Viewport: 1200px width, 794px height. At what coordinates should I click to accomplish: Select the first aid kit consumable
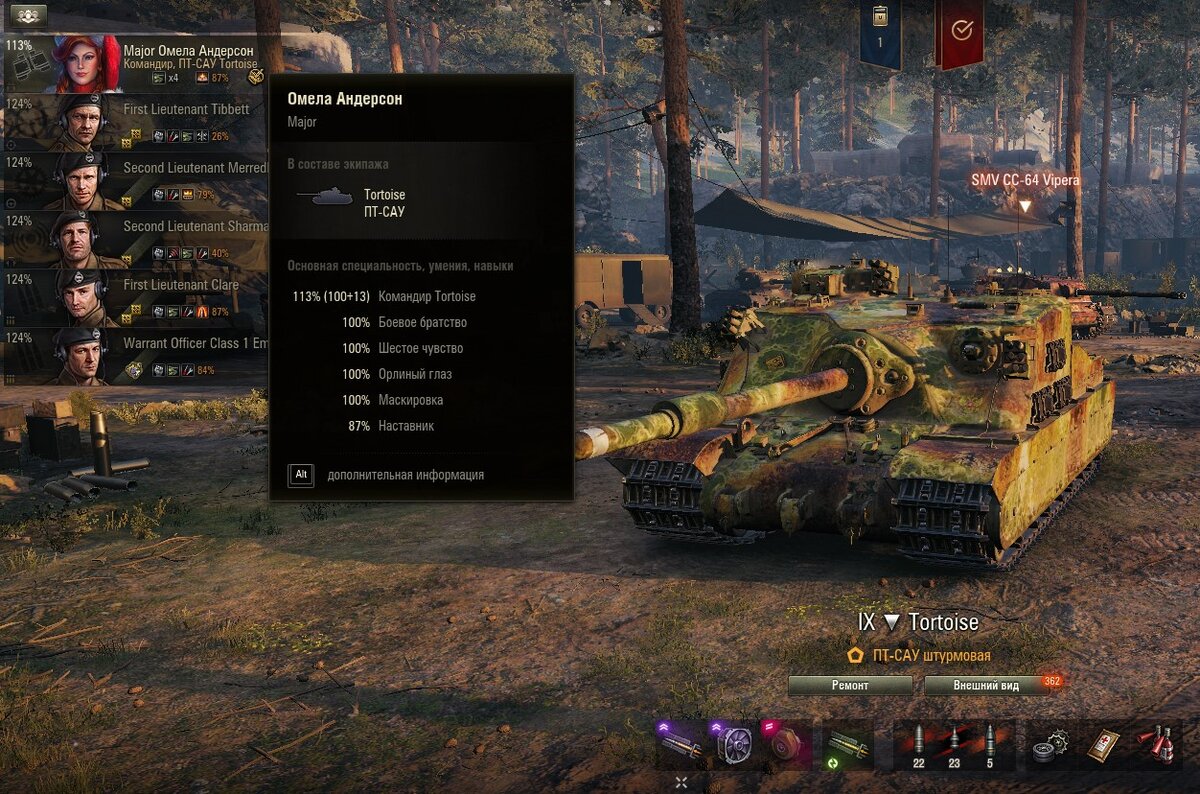point(1102,745)
